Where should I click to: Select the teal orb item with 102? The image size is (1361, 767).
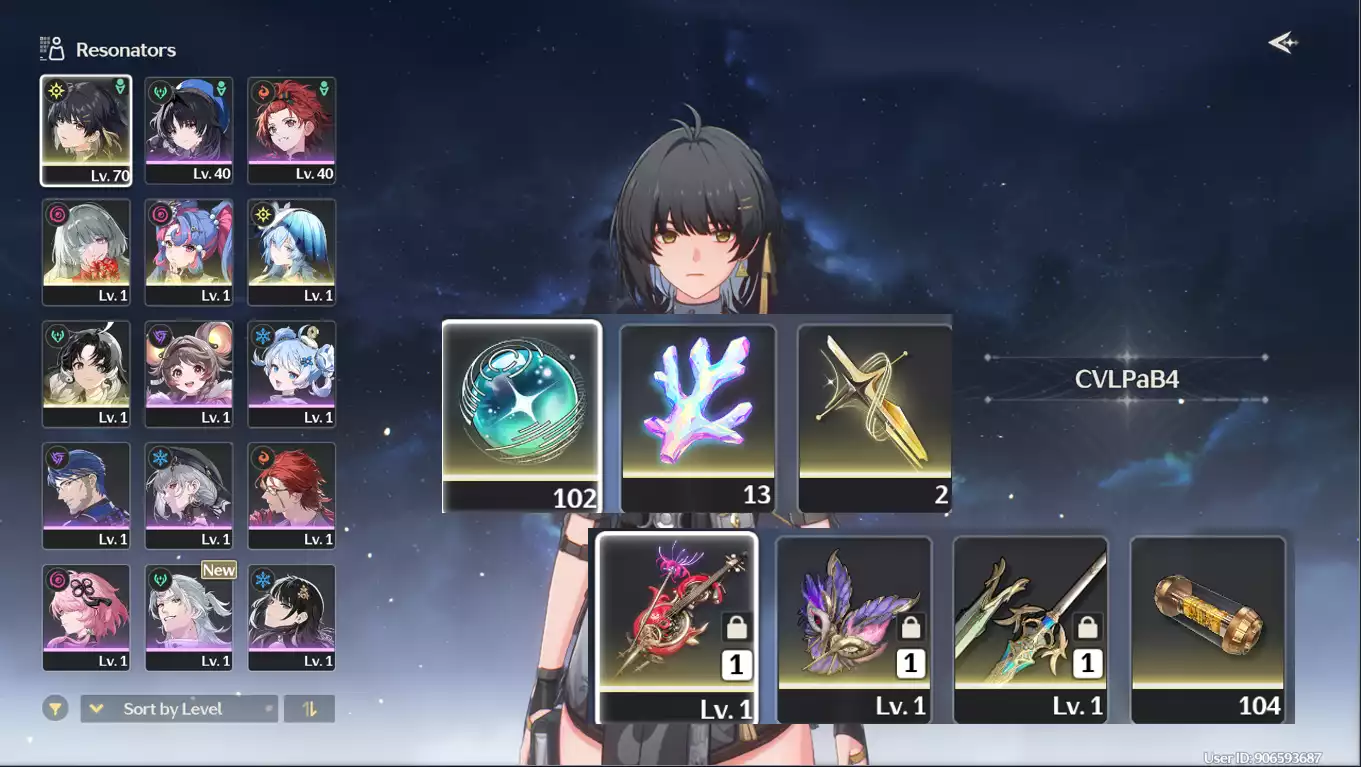pos(521,416)
